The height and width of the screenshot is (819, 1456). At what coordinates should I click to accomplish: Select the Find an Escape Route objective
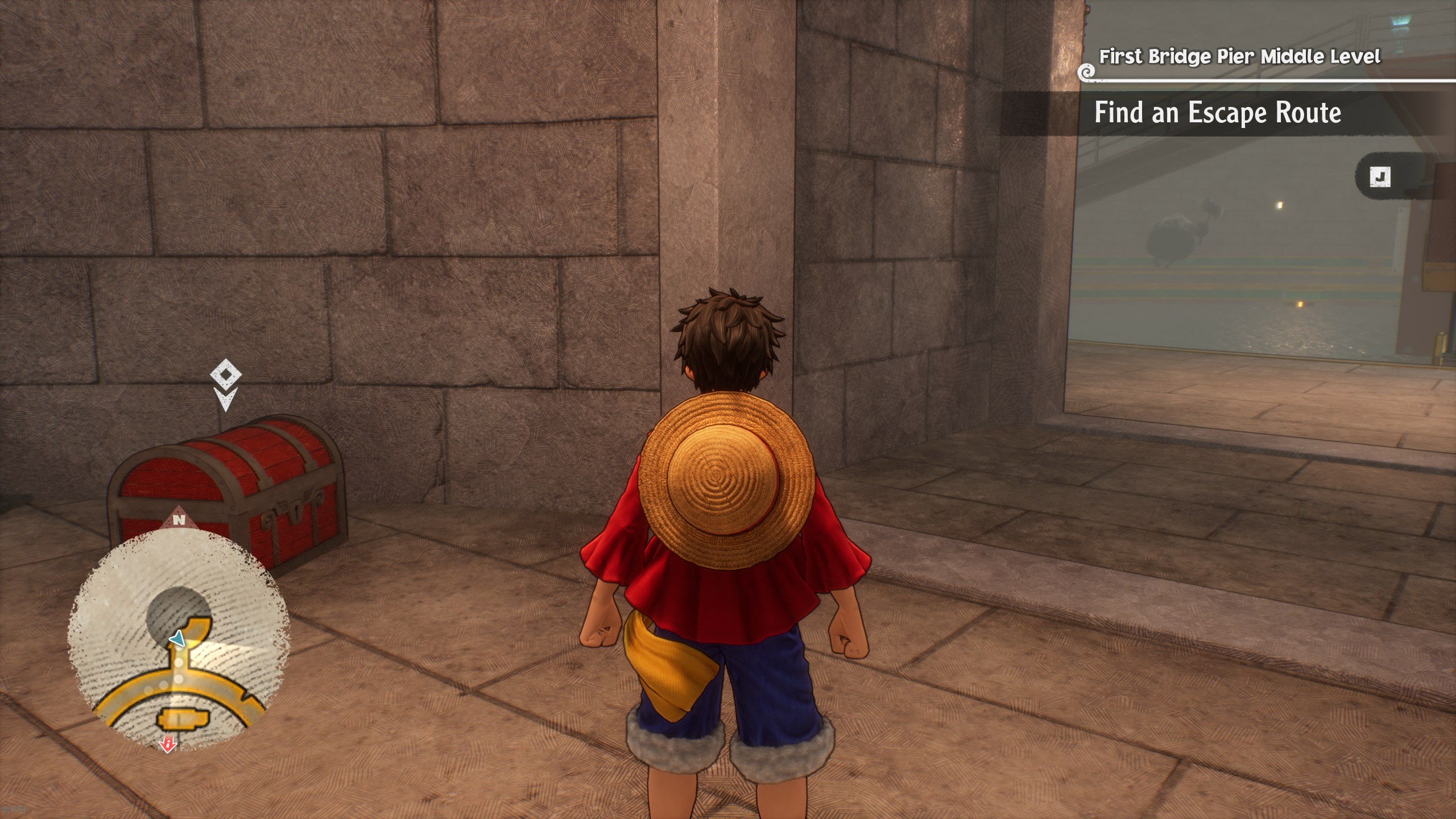[1217, 113]
